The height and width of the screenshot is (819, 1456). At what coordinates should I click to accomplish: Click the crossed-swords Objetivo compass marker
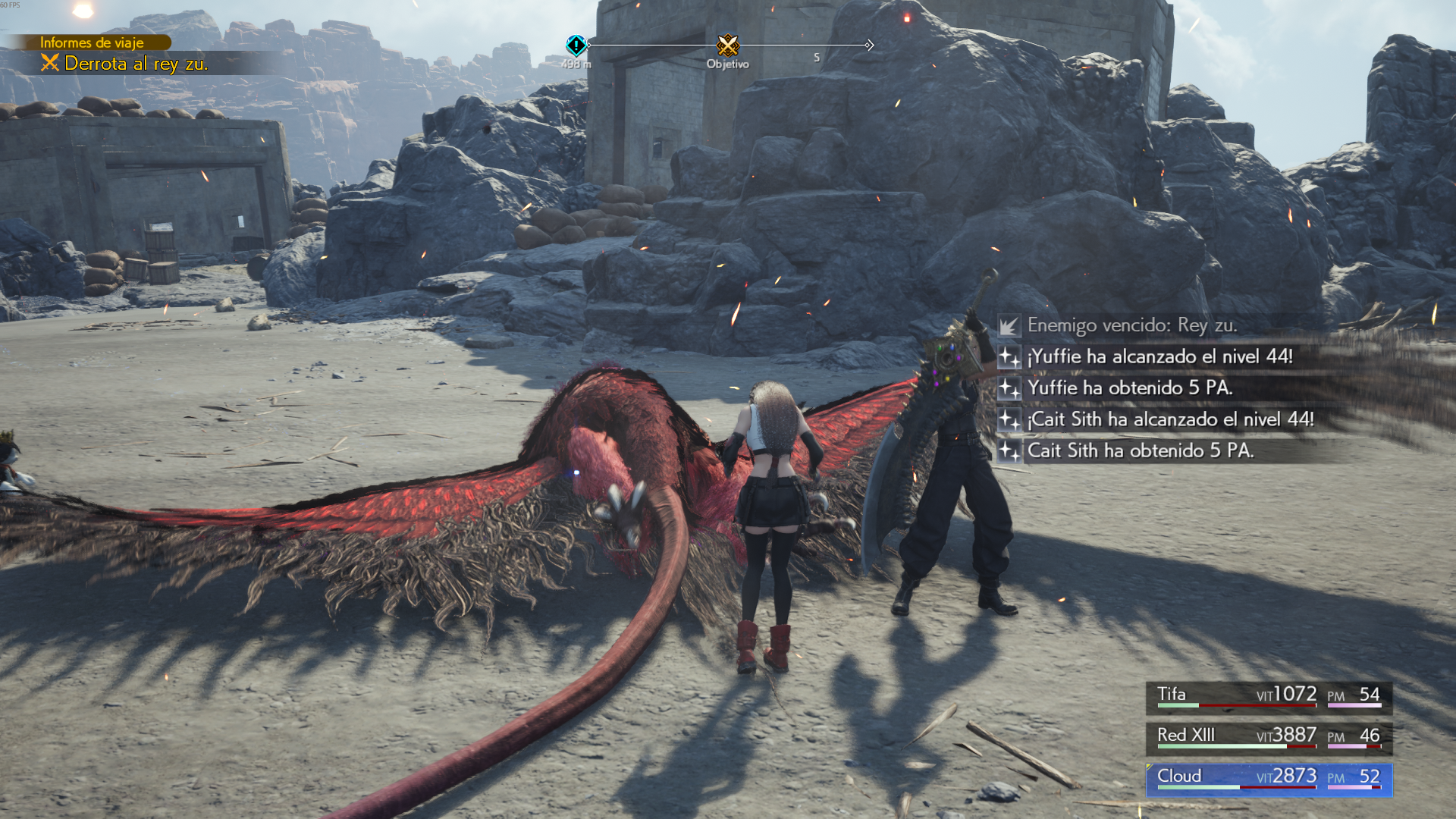(728, 45)
